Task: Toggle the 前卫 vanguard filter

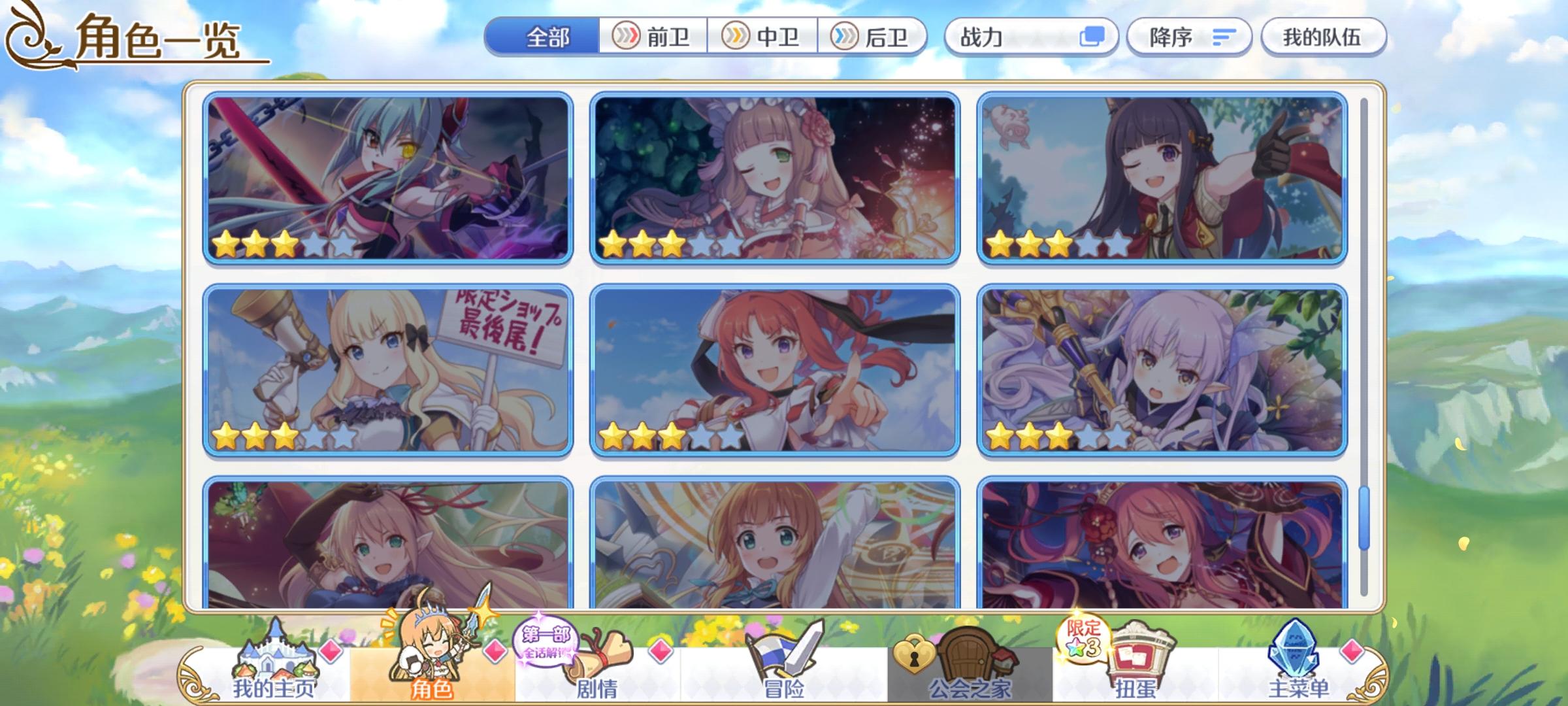Action: pyautogui.click(x=655, y=37)
